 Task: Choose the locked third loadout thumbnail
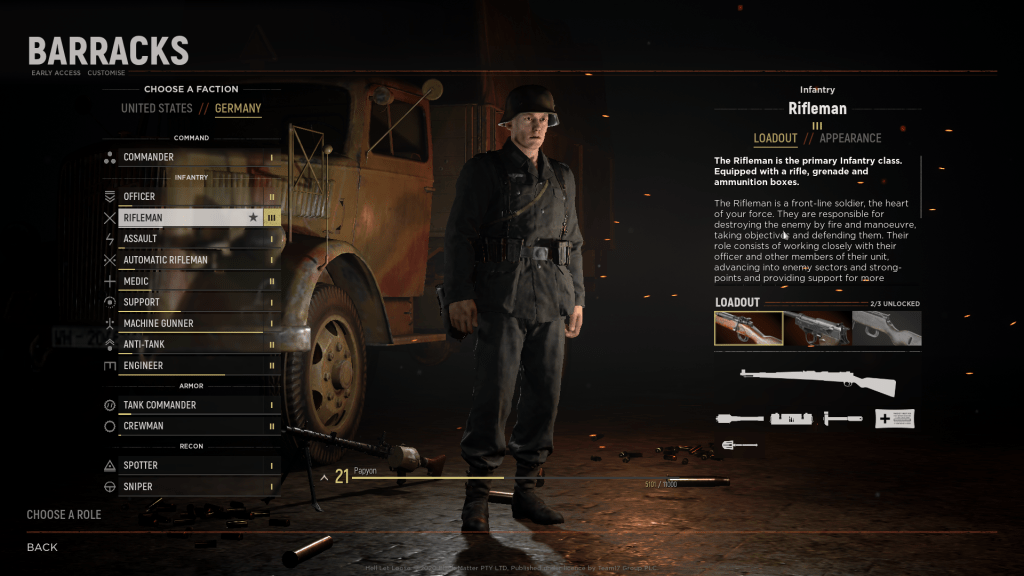[886, 329]
